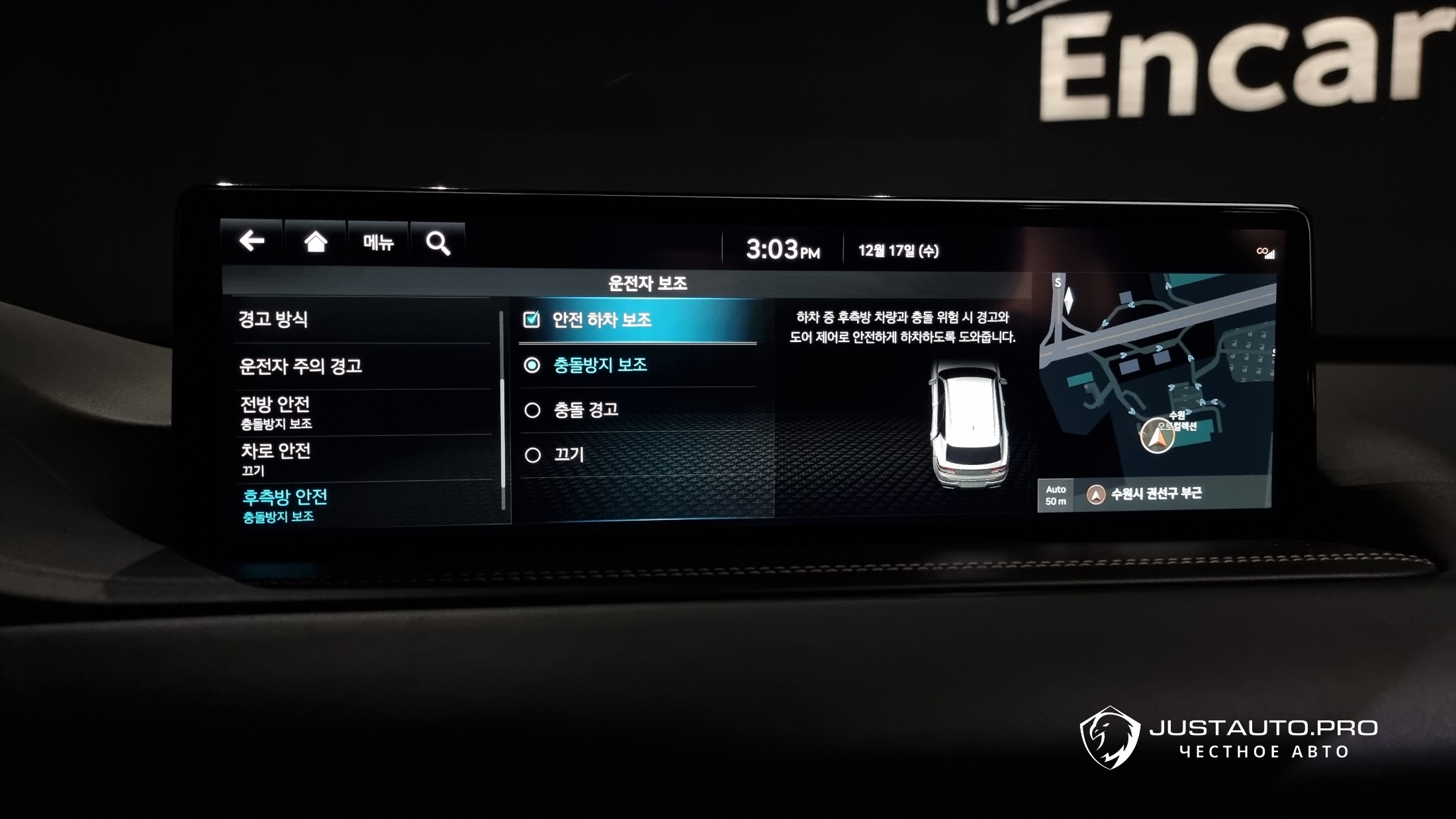Select the 차로 안전 entry
This screenshot has height=819, width=1456.
[275, 458]
